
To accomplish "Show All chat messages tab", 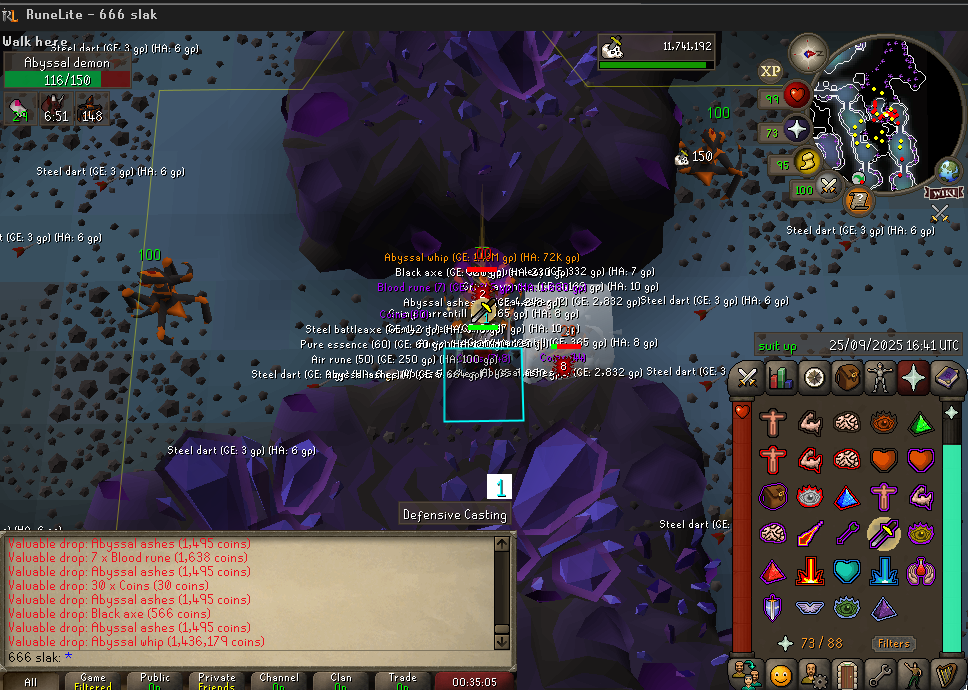I will pos(31,681).
